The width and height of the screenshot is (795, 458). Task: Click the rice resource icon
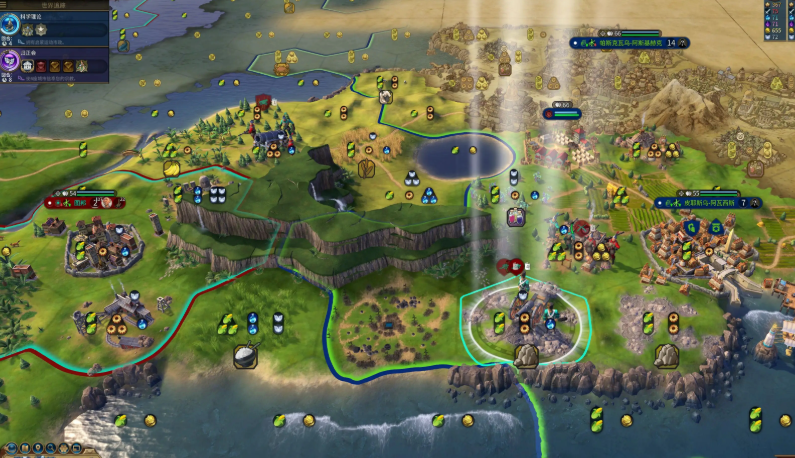coord(246,355)
